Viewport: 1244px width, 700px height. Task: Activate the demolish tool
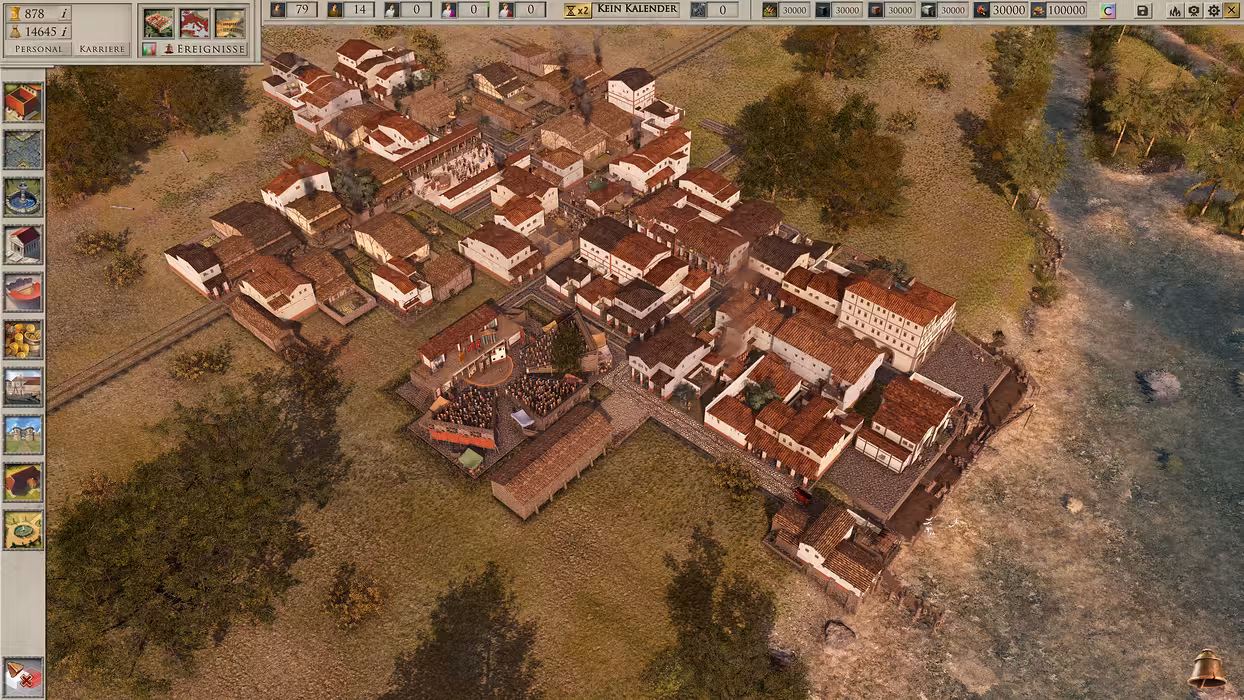(23, 677)
